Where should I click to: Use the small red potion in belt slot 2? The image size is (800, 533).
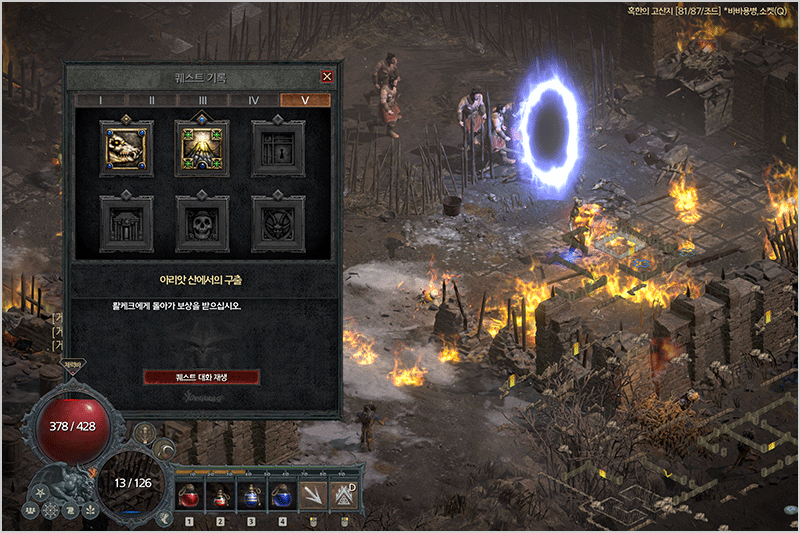click(220, 494)
